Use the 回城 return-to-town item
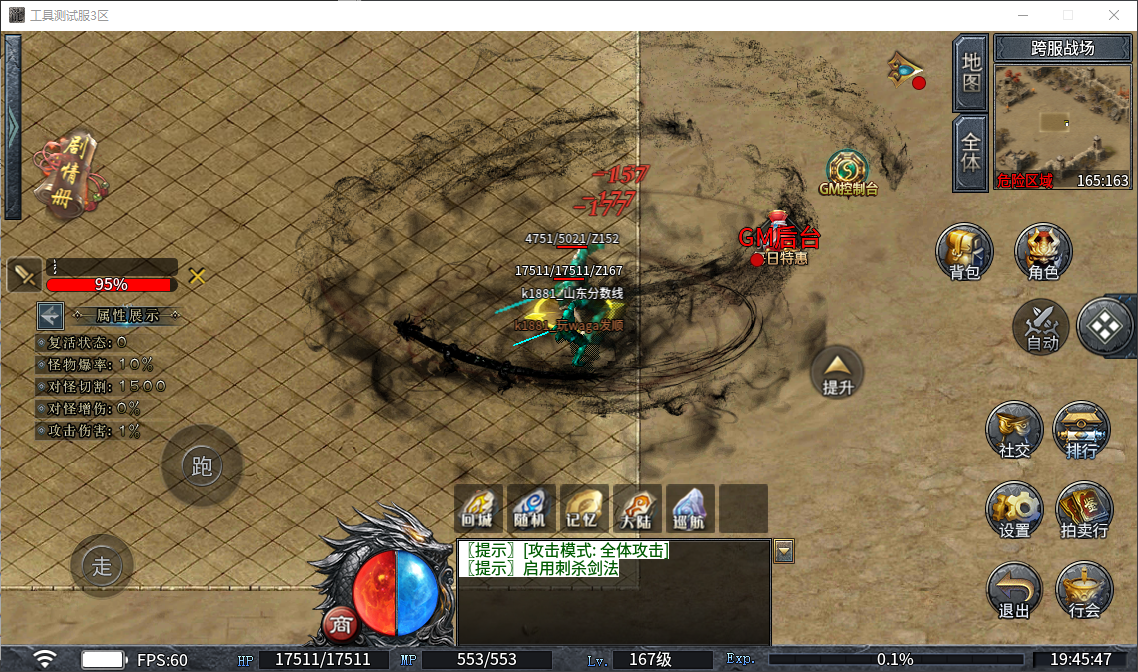 [x=478, y=508]
